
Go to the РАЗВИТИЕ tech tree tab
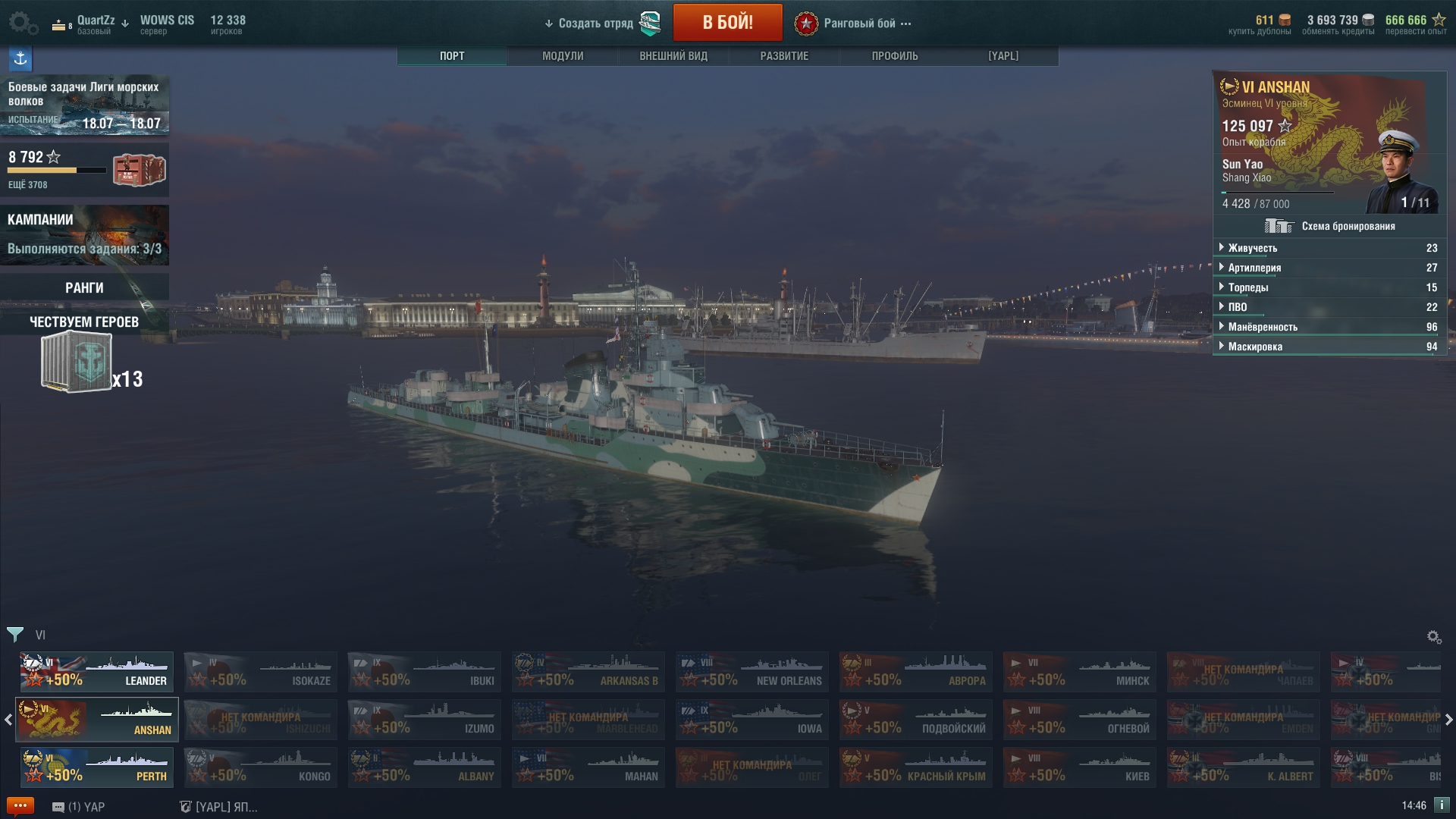coord(784,56)
